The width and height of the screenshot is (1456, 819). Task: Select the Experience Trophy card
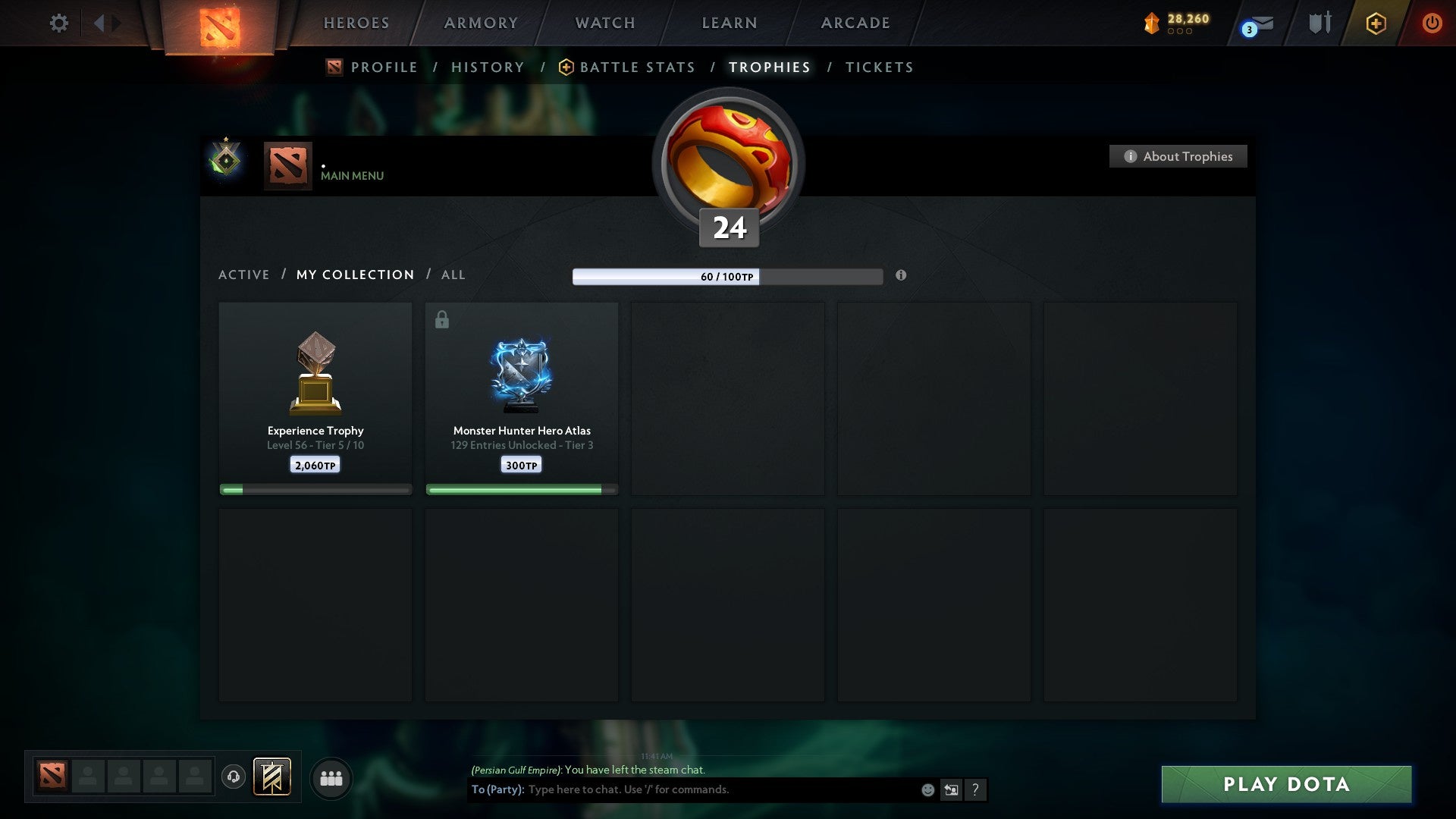[315, 394]
